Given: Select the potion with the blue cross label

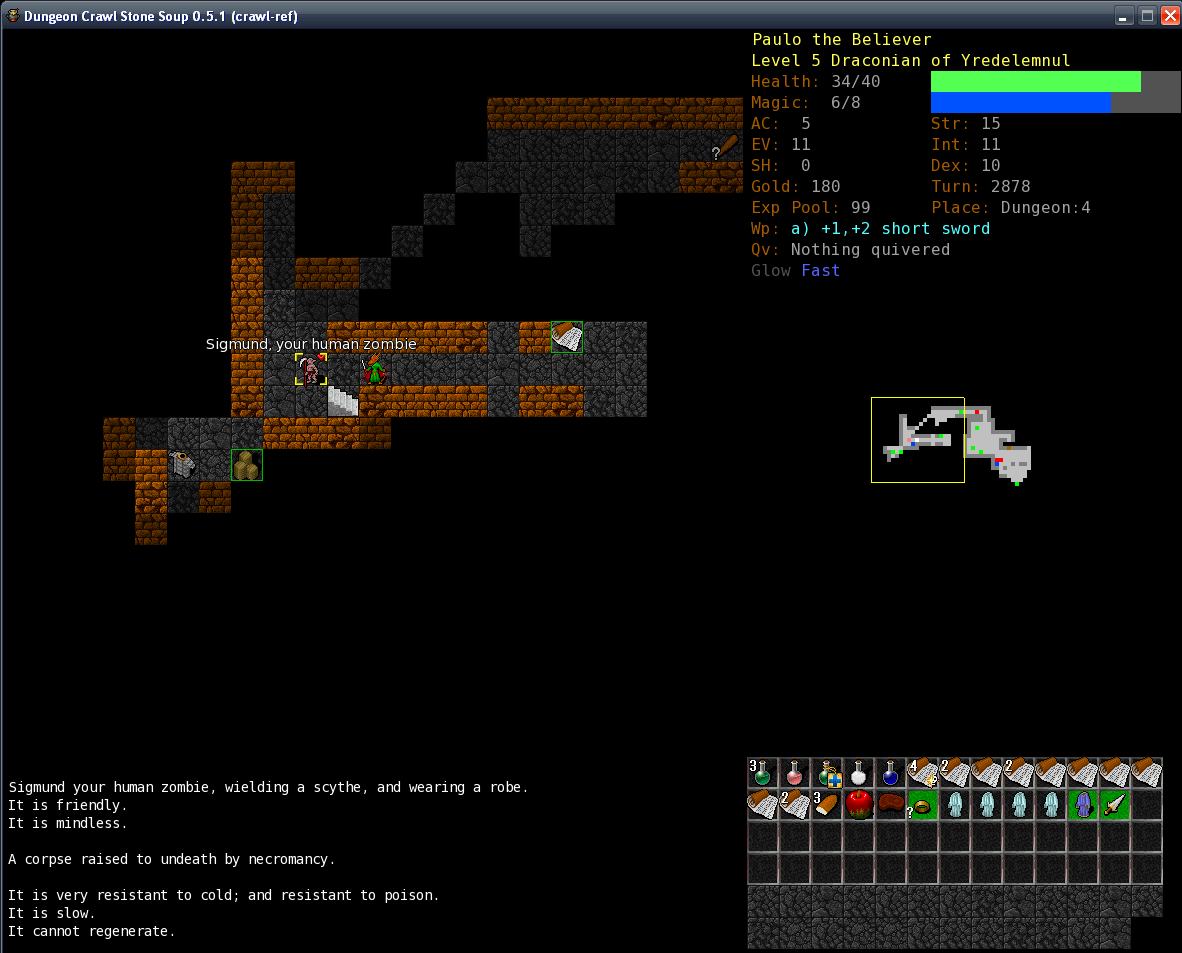Looking at the screenshot, I should point(827,773).
